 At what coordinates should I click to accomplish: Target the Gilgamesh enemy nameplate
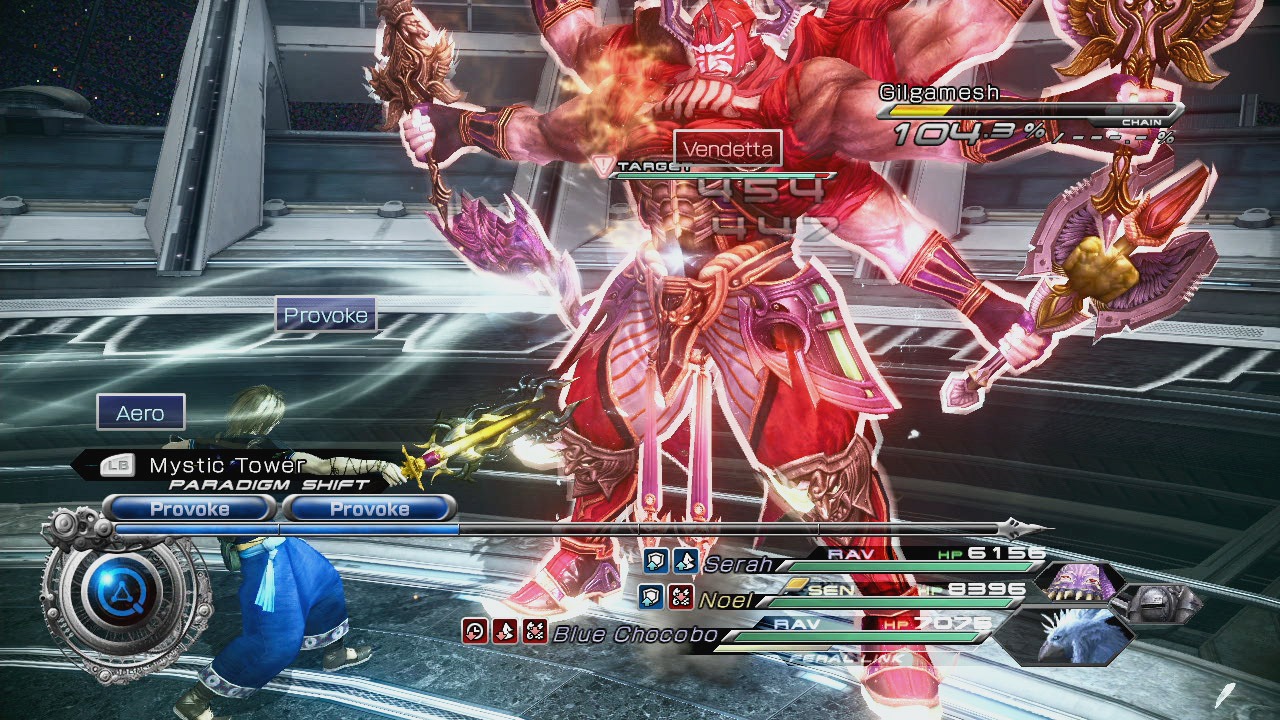pyautogui.click(x=939, y=93)
